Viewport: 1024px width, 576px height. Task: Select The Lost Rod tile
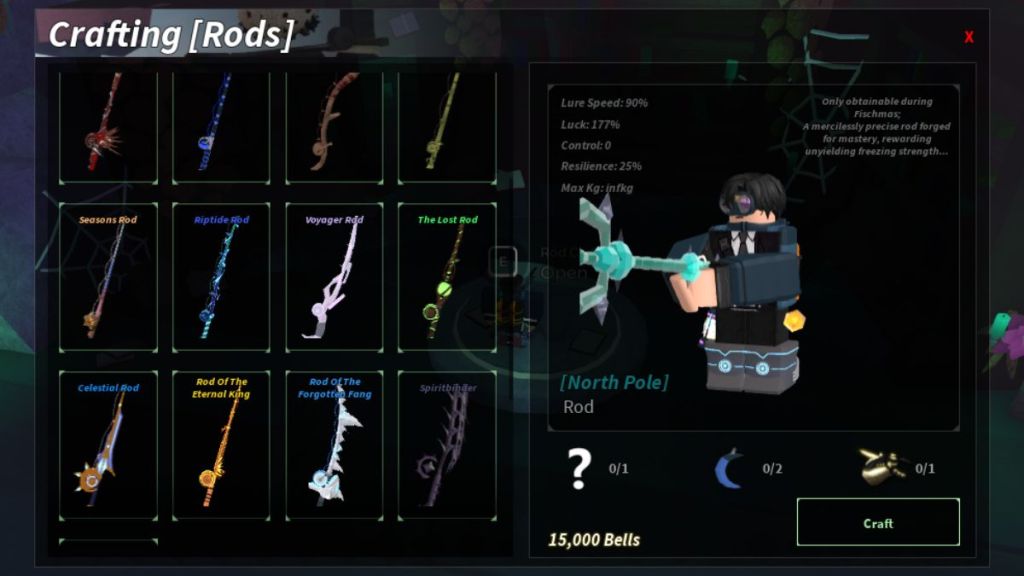tap(447, 277)
